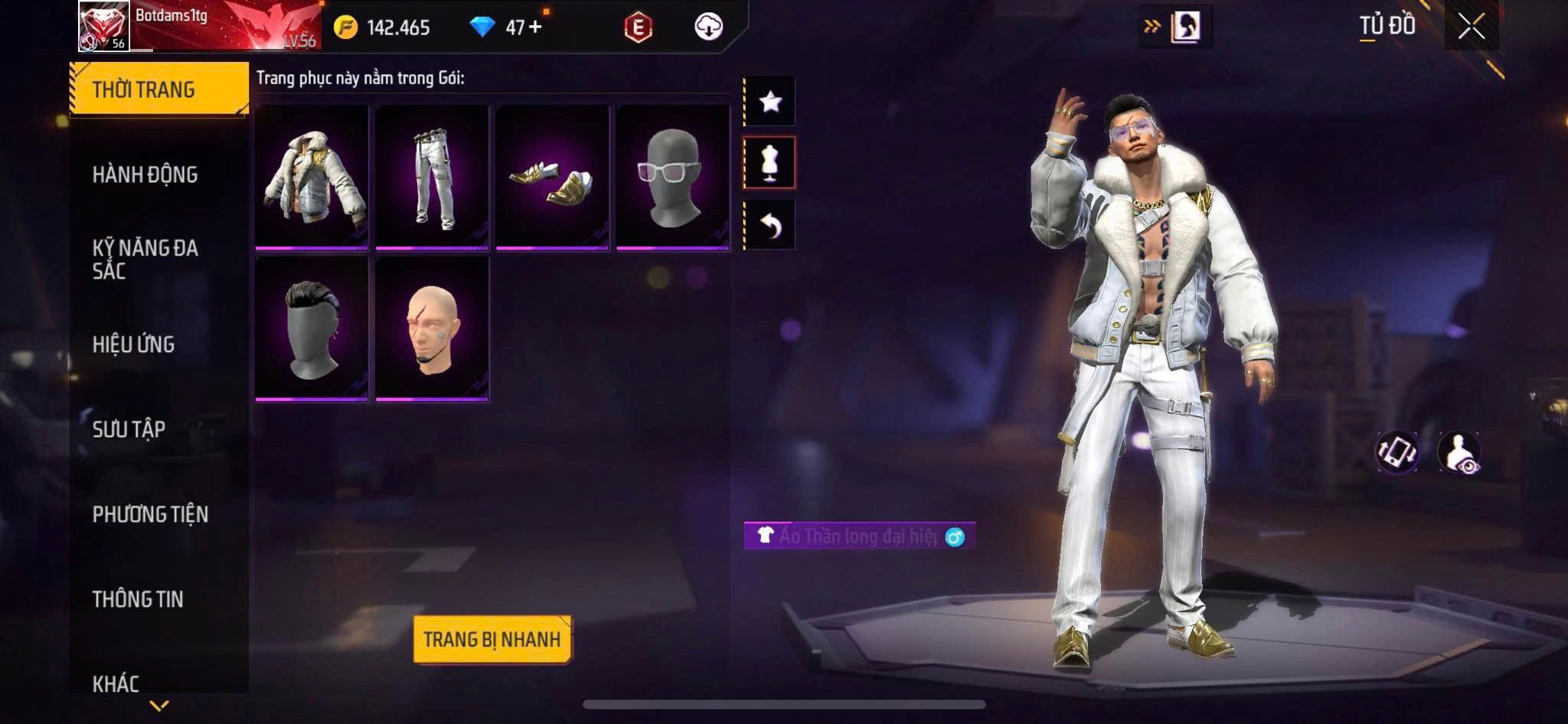Select the KHÁC category
Viewport: 1568px width, 724px height.
116,683
